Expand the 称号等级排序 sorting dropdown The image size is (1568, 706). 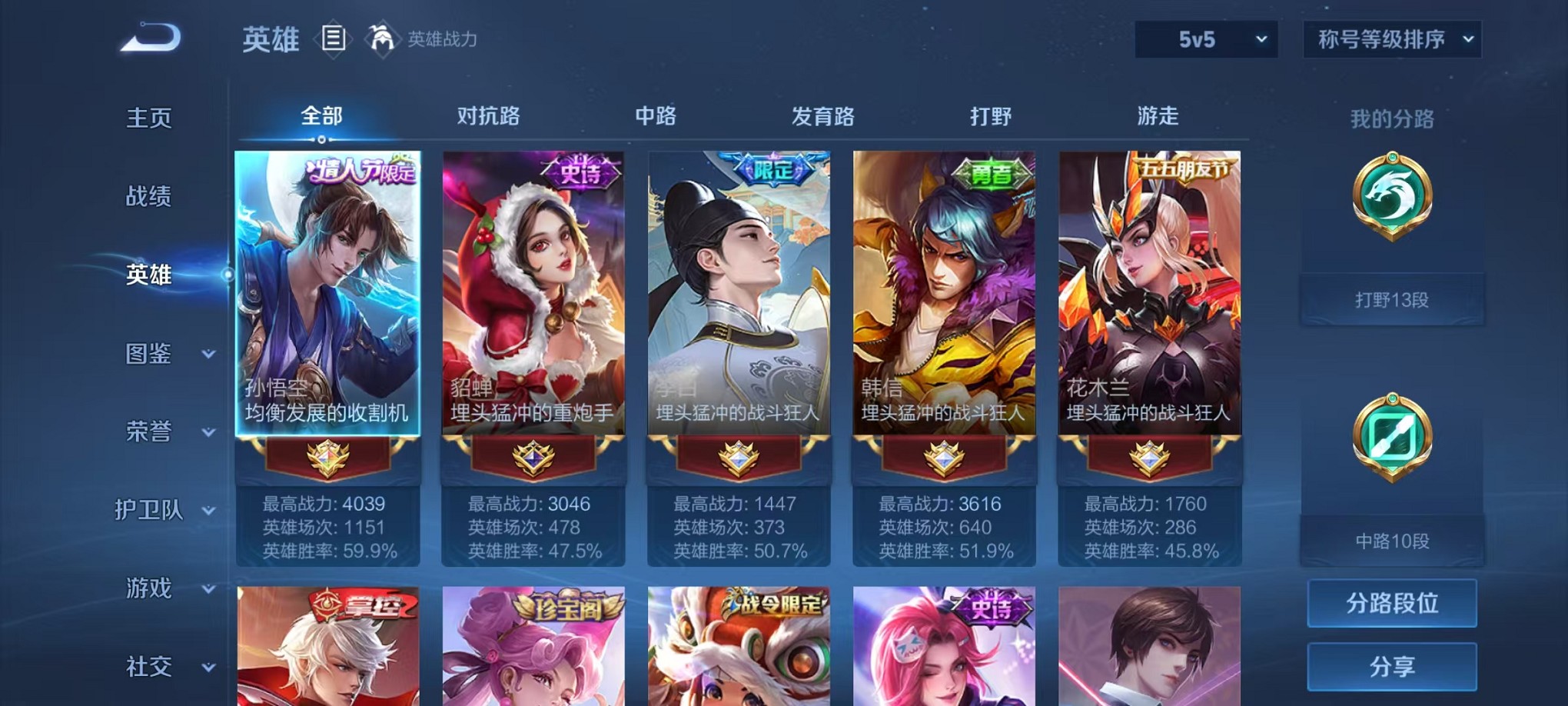point(1391,38)
